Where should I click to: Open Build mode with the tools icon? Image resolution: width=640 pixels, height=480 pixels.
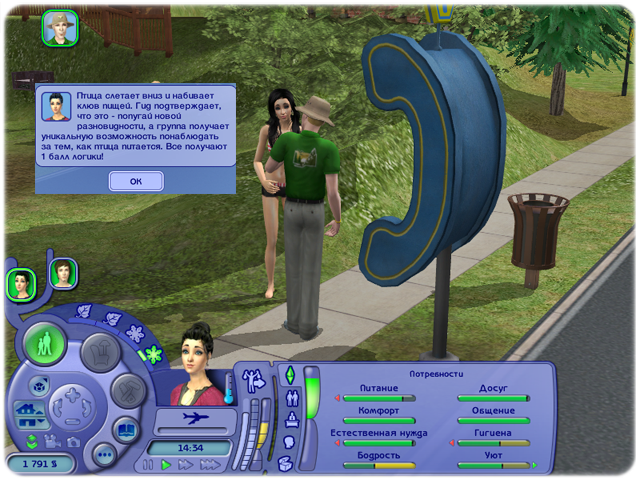pyautogui.click(x=127, y=390)
